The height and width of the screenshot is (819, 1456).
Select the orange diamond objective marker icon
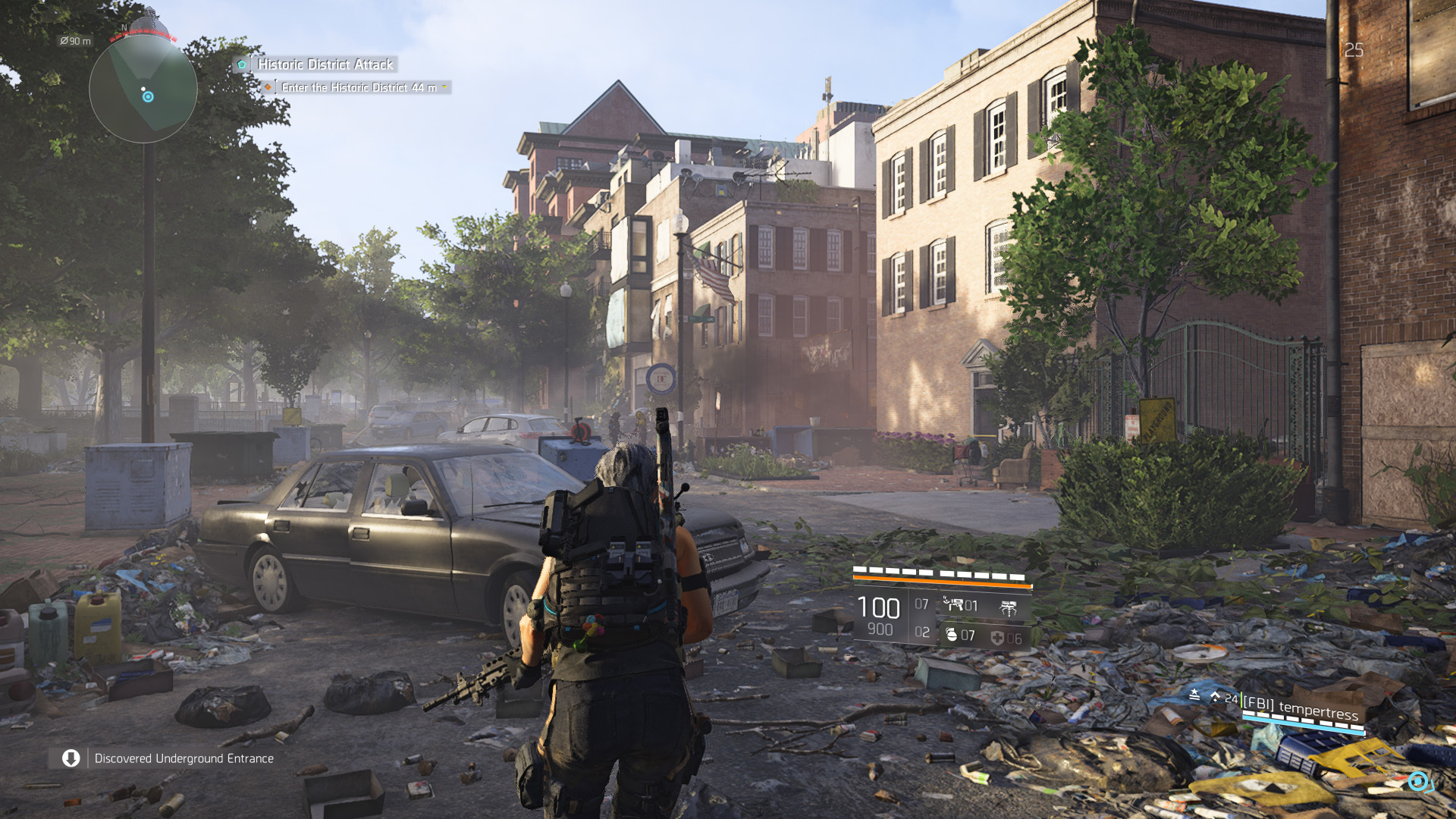(267, 87)
